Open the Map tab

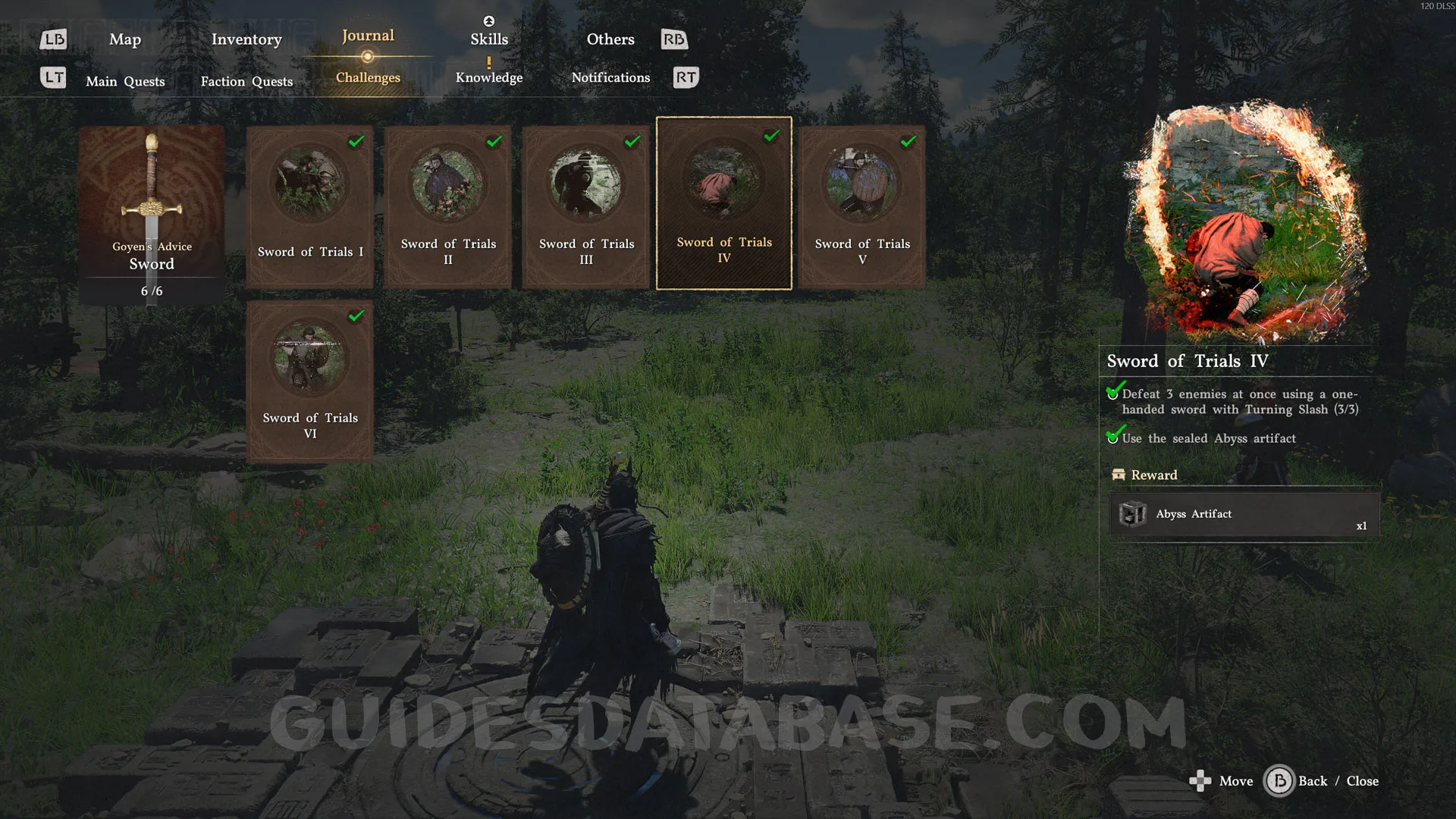coord(125,39)
